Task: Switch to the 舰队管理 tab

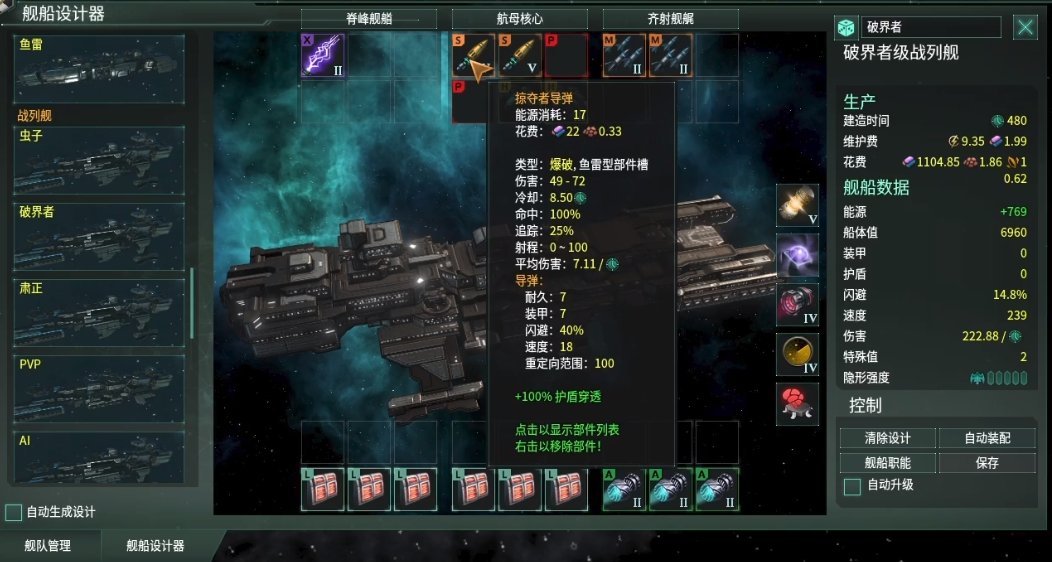Action: click(50, 546)
